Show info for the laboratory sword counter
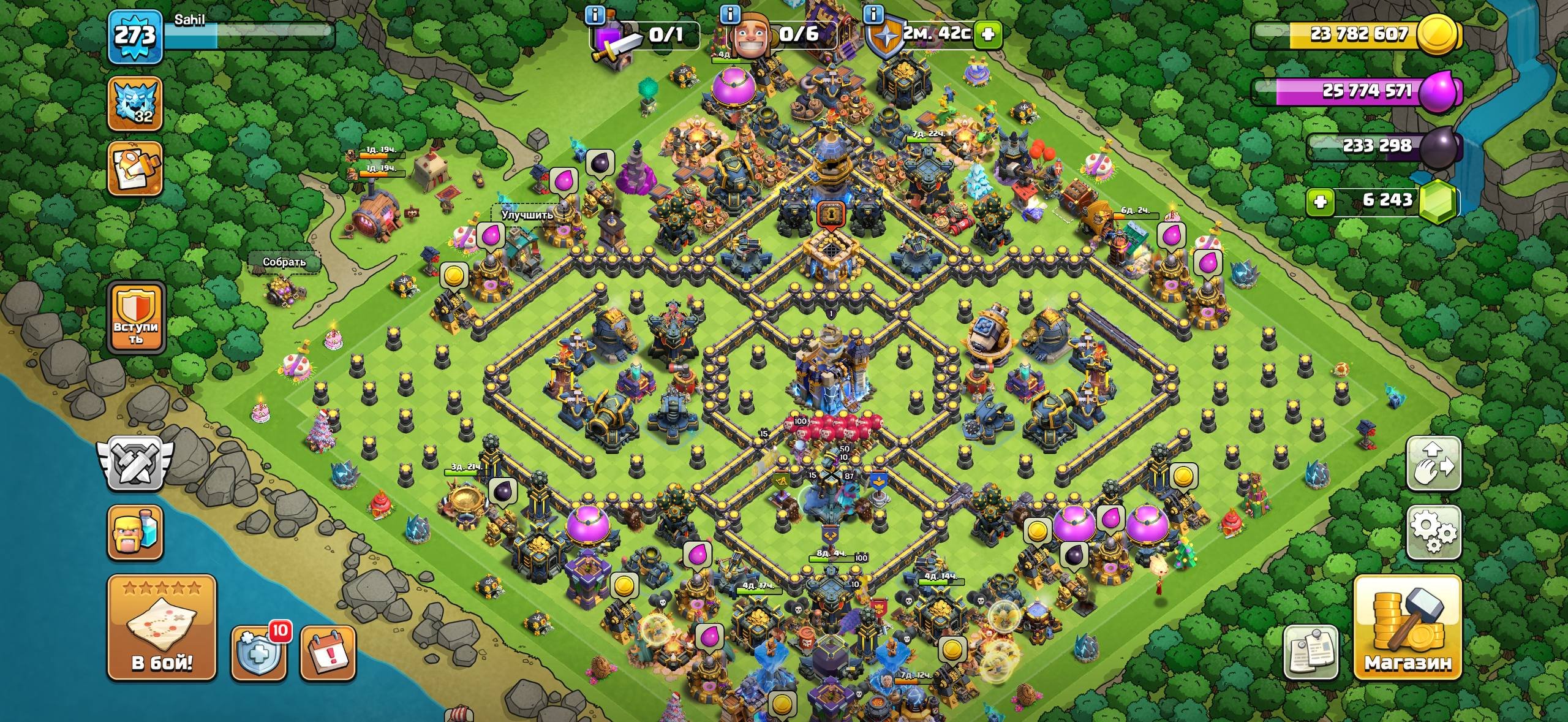The width and height of the screenshot is (1568, 722). [595, 14]
